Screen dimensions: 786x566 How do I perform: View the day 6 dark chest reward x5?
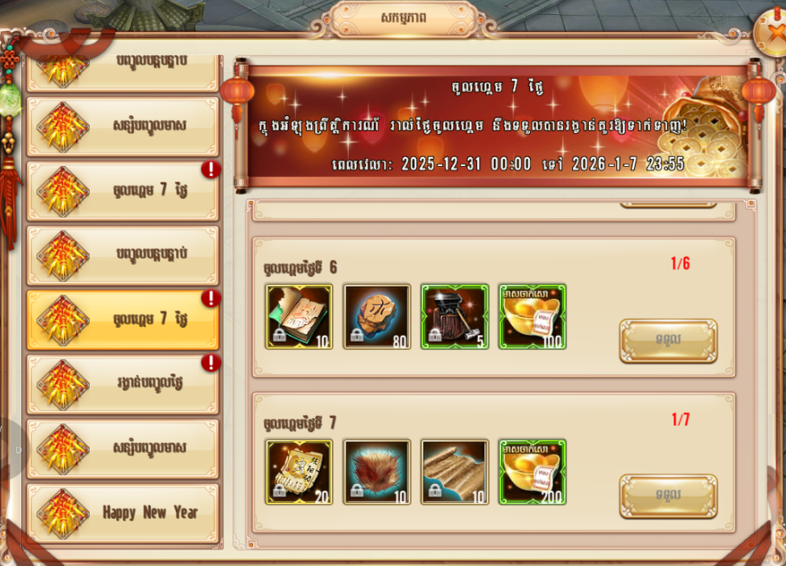coord(454,317)
